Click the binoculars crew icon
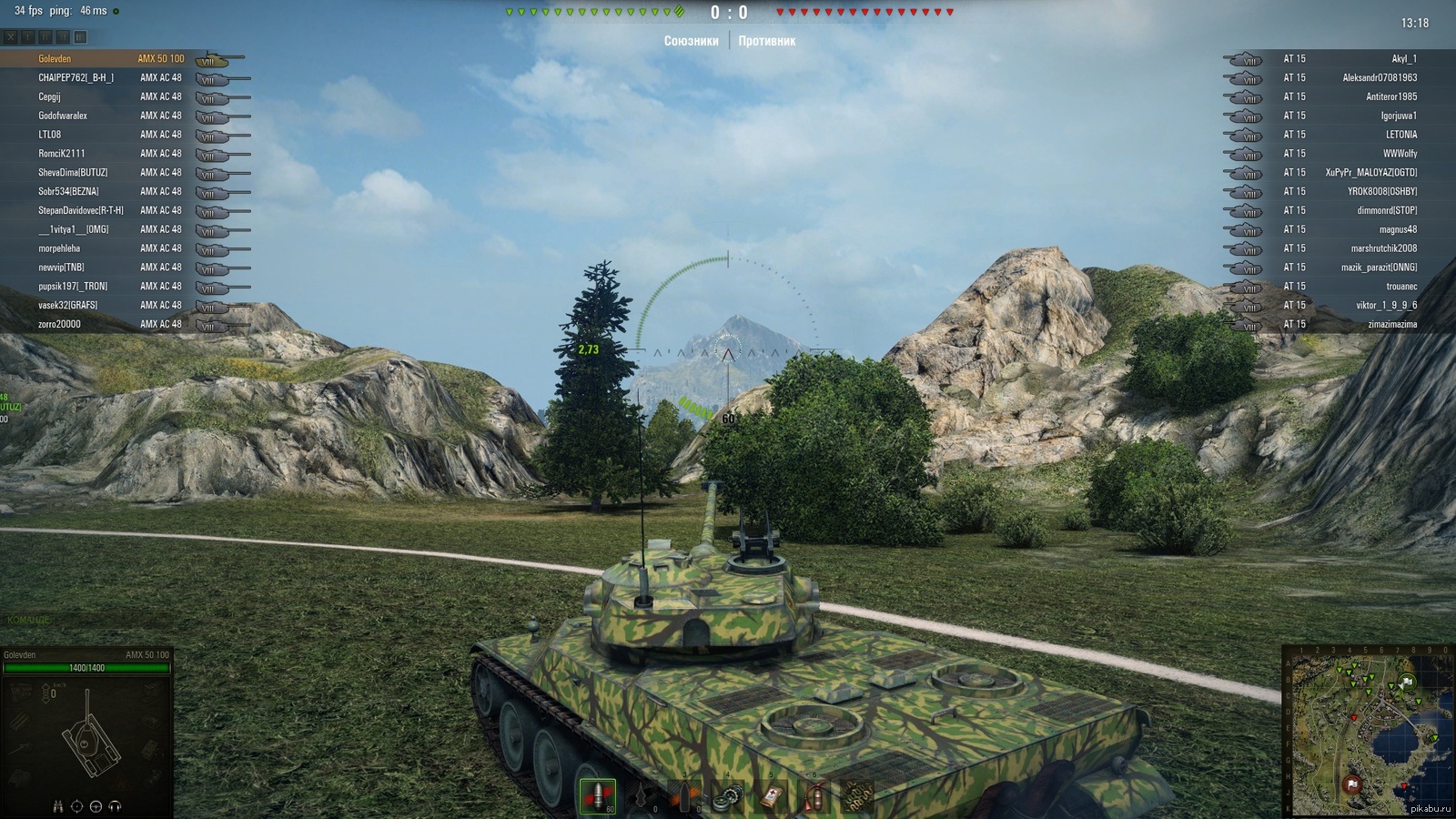This screenshot has width=1456, height=819. pyautogui.click(x=58, y=806)
